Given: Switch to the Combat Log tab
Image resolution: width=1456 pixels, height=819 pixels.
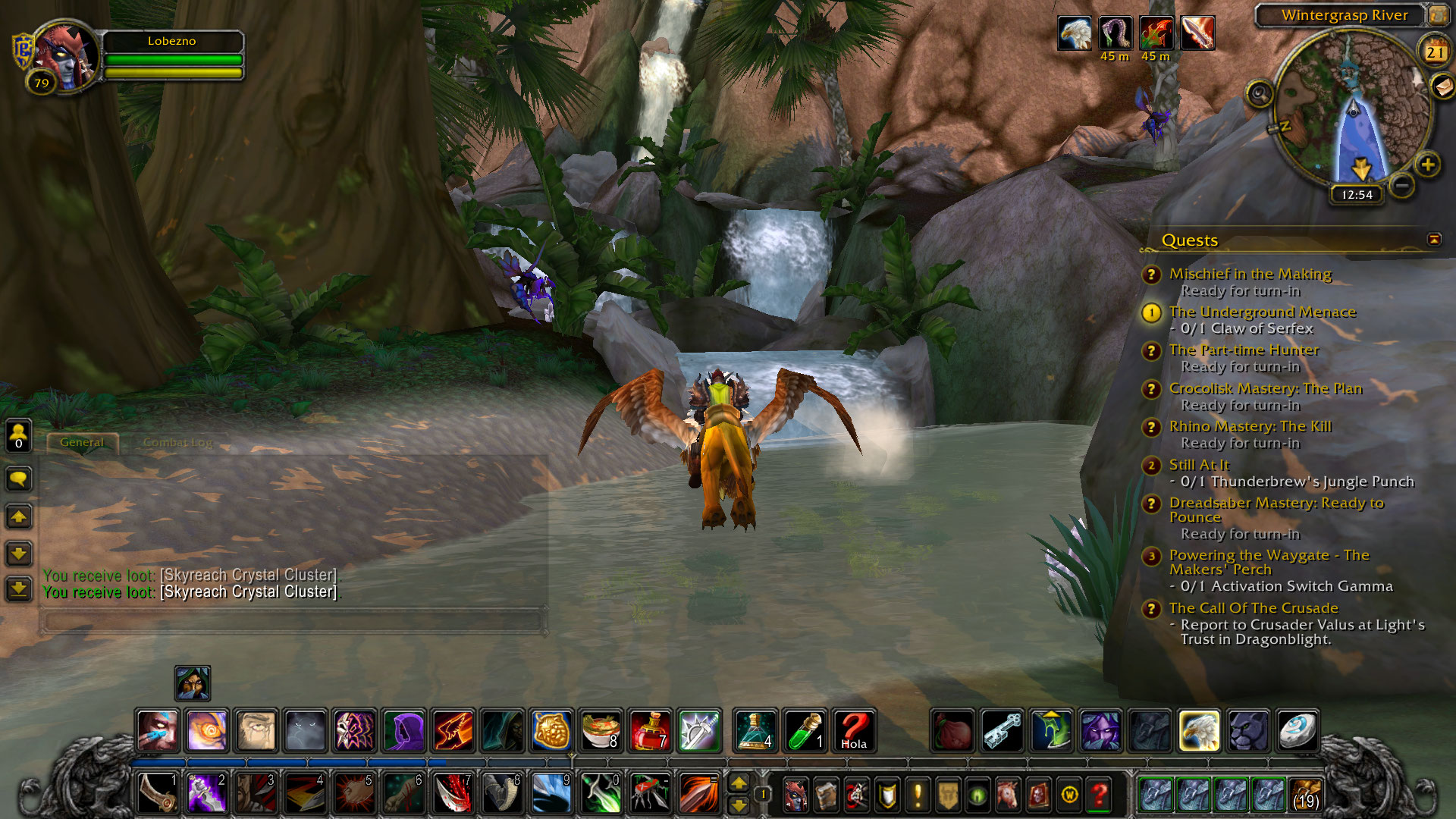Looking at the screenshot, I should pyautogui.click(x=177, y=442).
